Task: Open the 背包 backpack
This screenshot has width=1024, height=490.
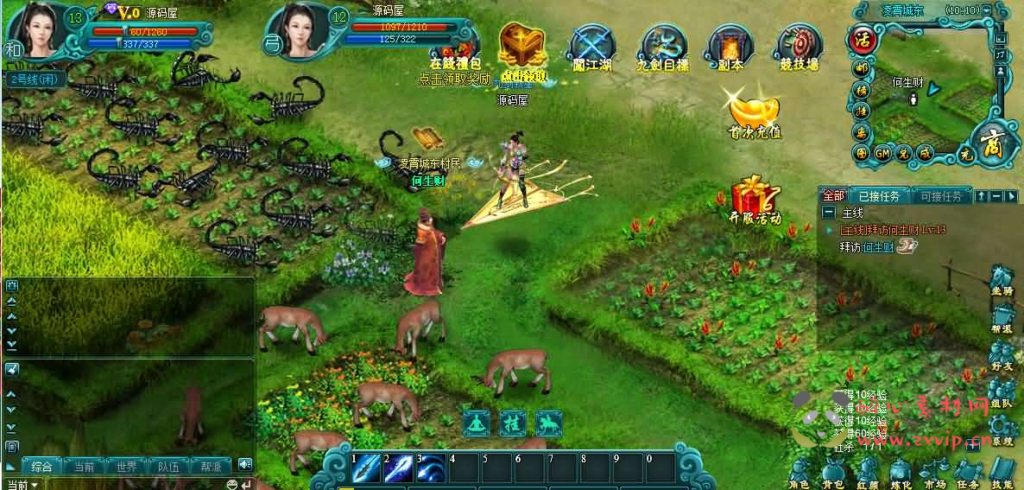Action: click(x=834, y=471)
